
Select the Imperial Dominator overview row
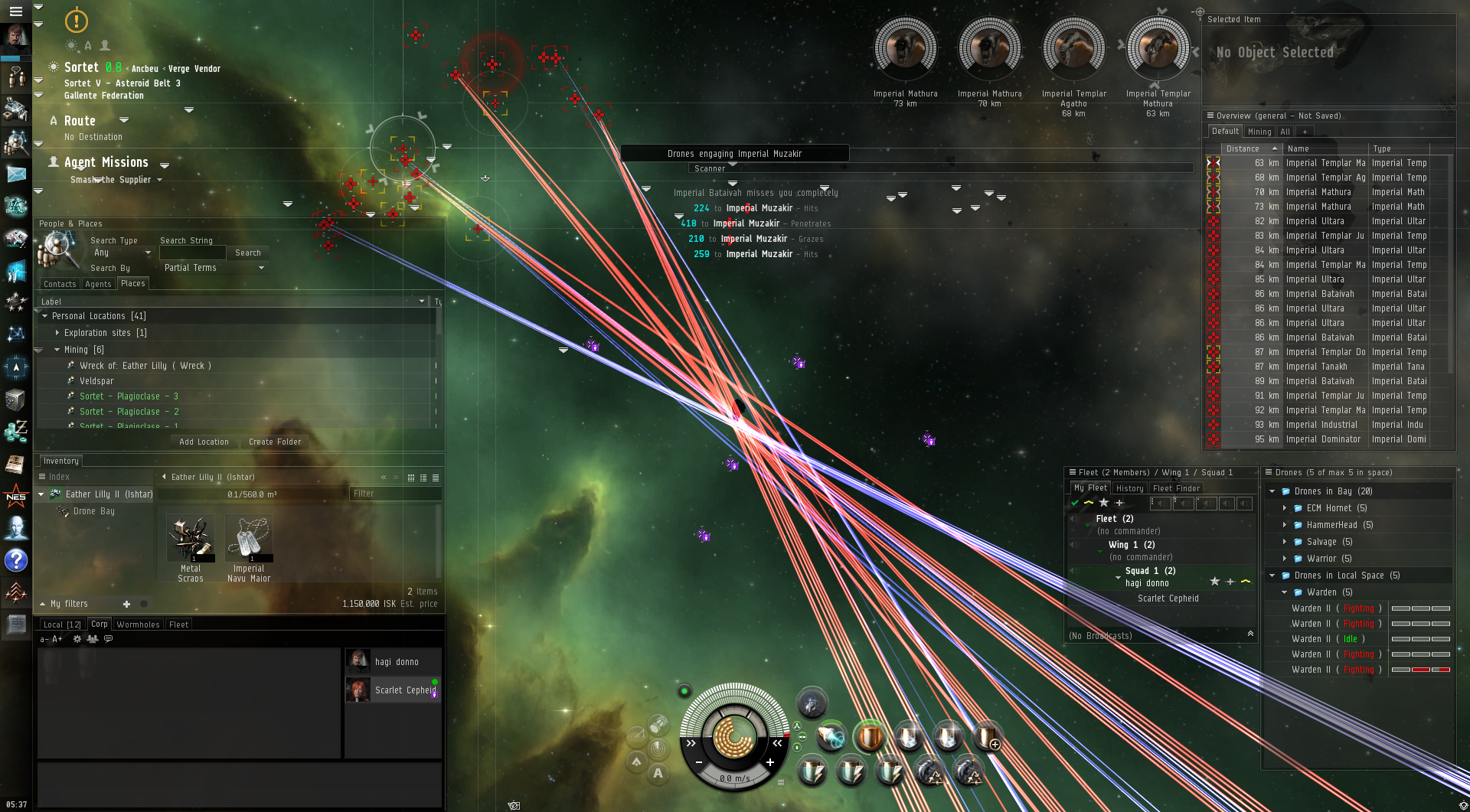pos(1323,439)
